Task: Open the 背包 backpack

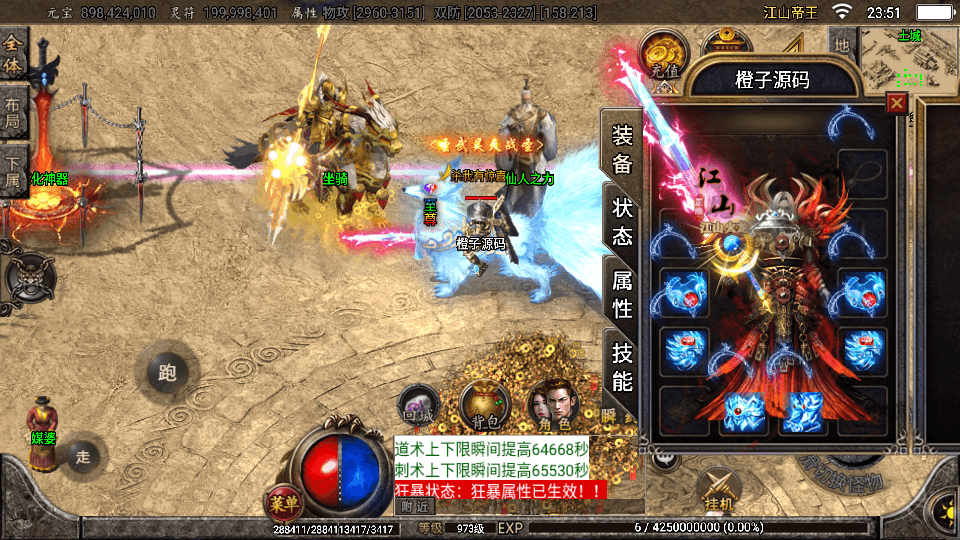Action: (x=485, y=404)
